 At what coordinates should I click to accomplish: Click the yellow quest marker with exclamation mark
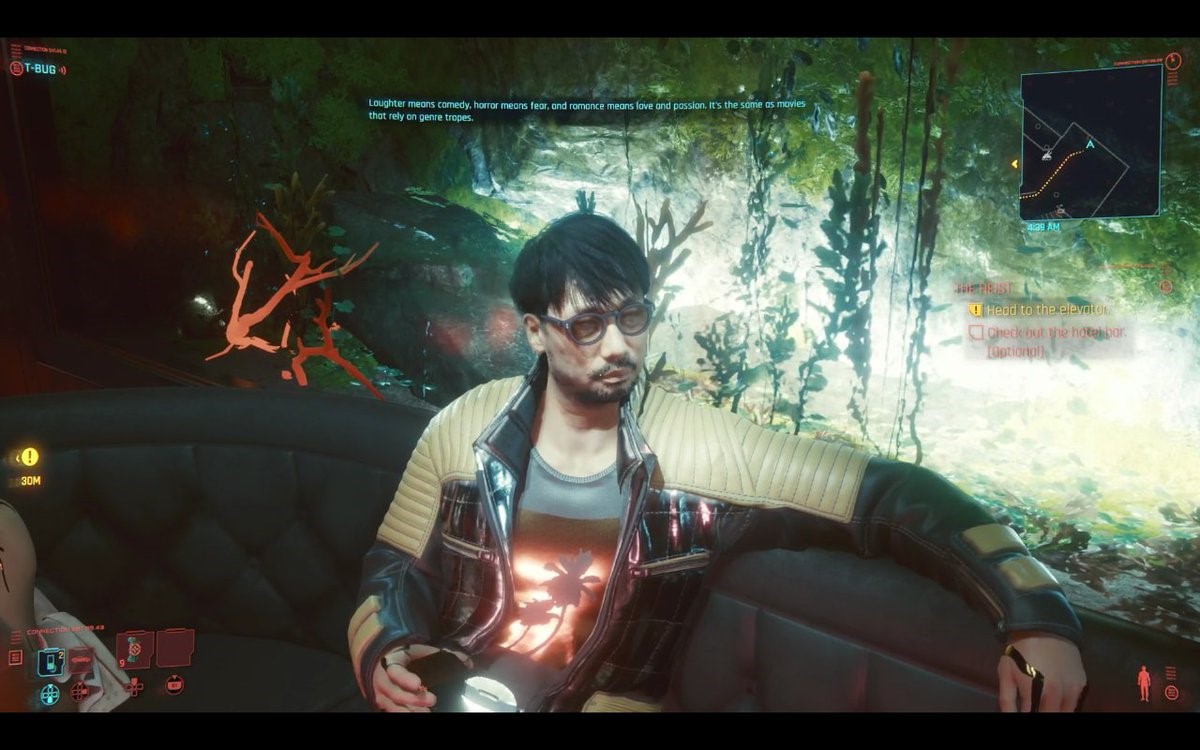[30, 457]
